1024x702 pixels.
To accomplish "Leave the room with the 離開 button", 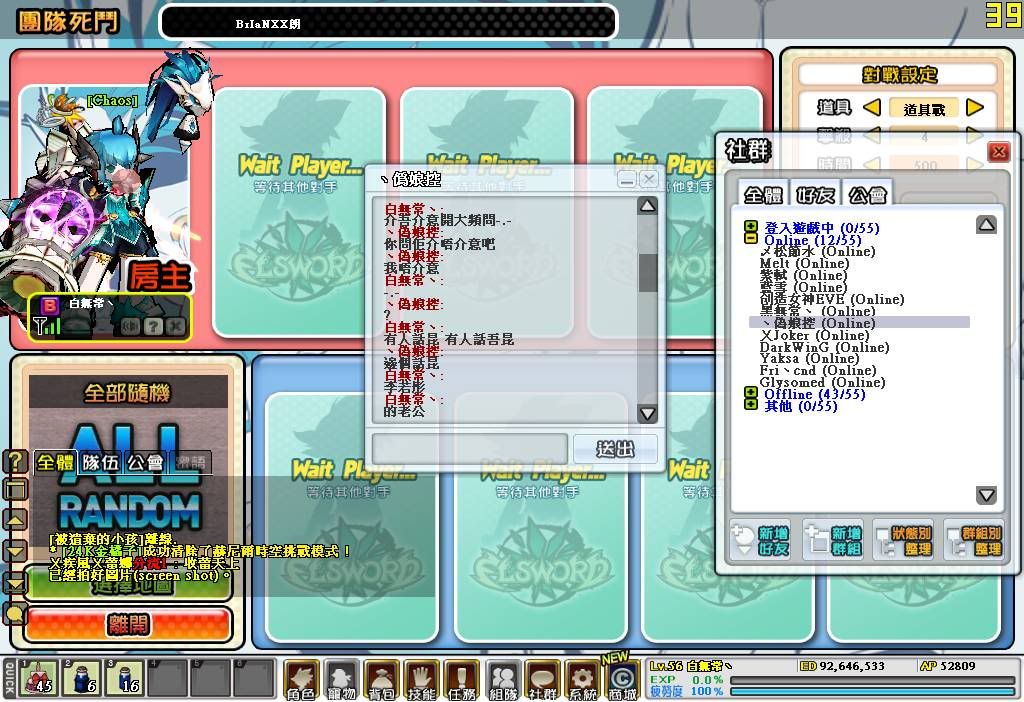I will (128, 625).
